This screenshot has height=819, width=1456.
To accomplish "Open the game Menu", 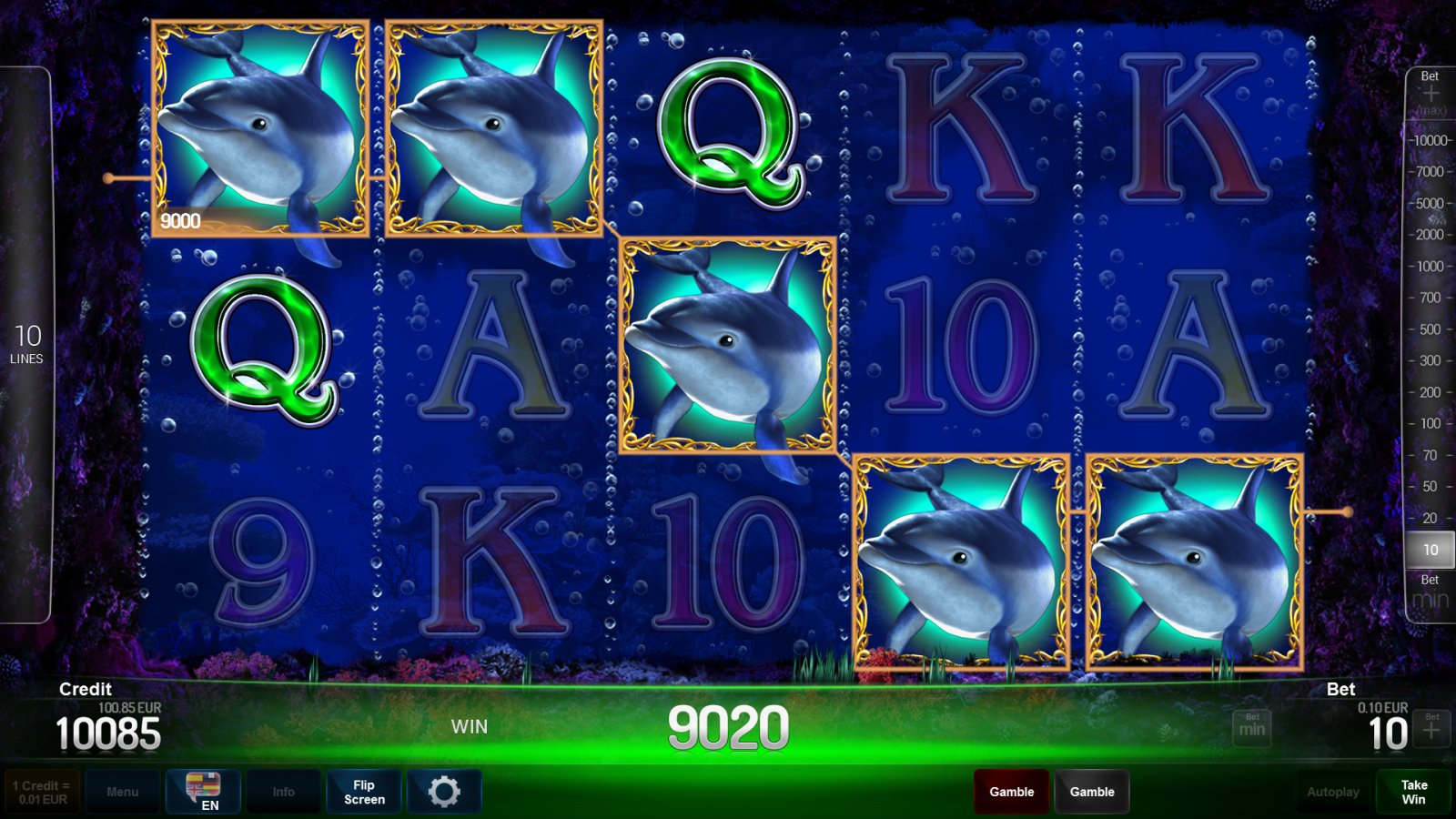I will pyautogui.click(x=123, y=791).
